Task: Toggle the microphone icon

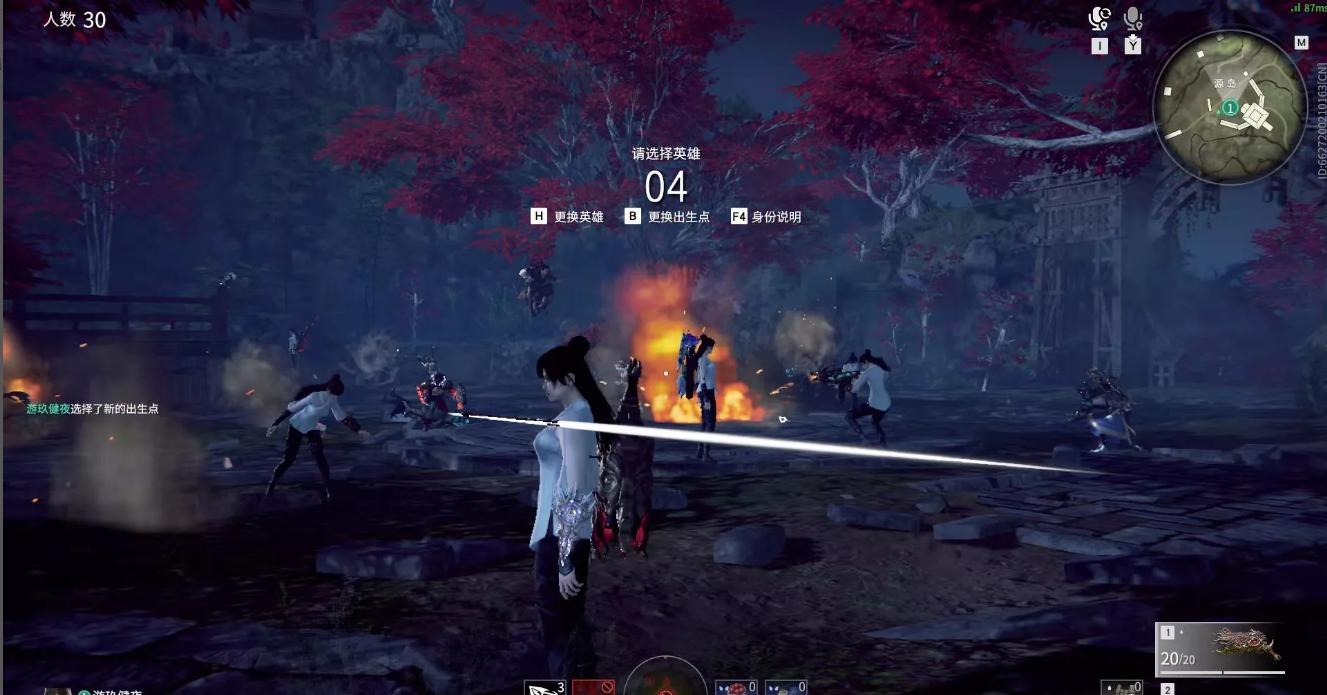Action: [1133, 19]
